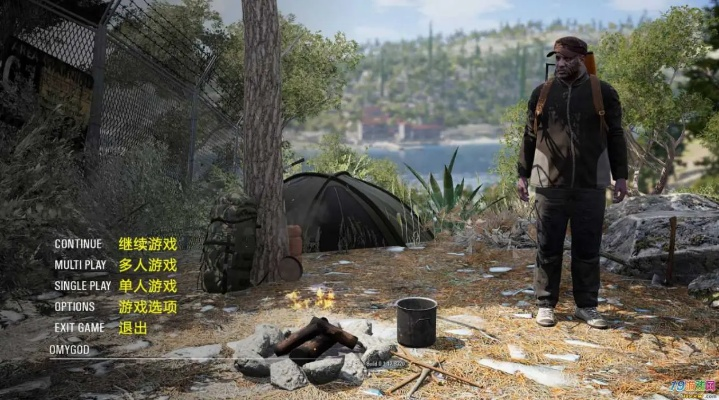719x400 pixels.
Task: Select CONTINUE to resume the game
Action: pyautogui.click(x=78, y=244)
